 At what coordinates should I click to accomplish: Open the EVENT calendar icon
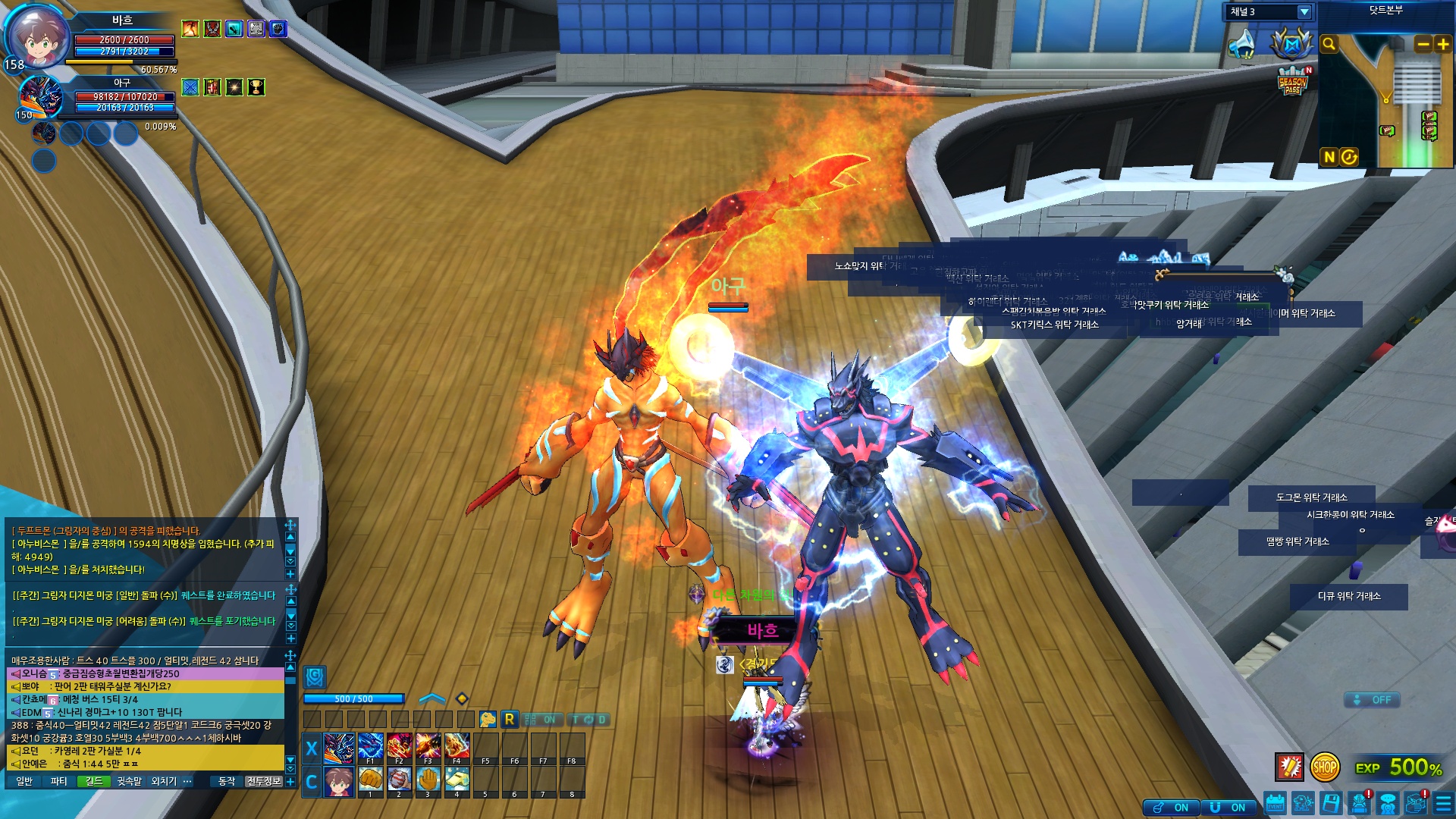(x=1275, y=803)
